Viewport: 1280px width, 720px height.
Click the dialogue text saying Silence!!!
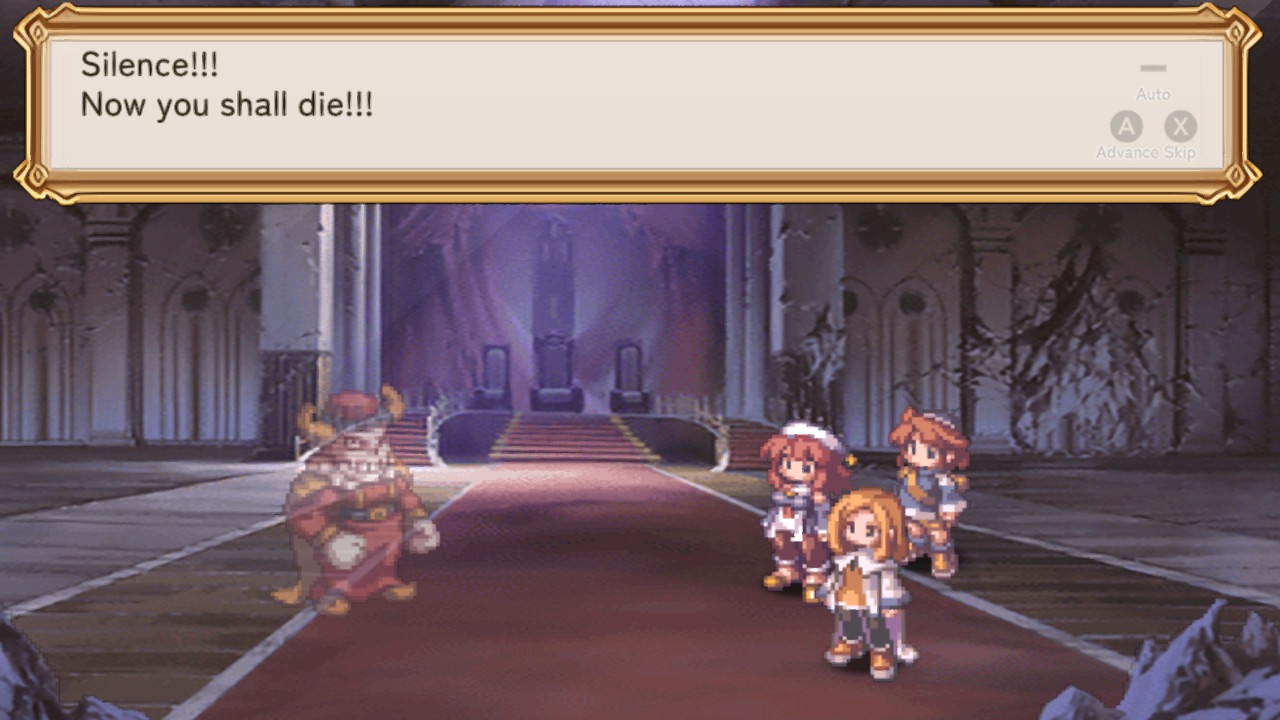(150, 65)
